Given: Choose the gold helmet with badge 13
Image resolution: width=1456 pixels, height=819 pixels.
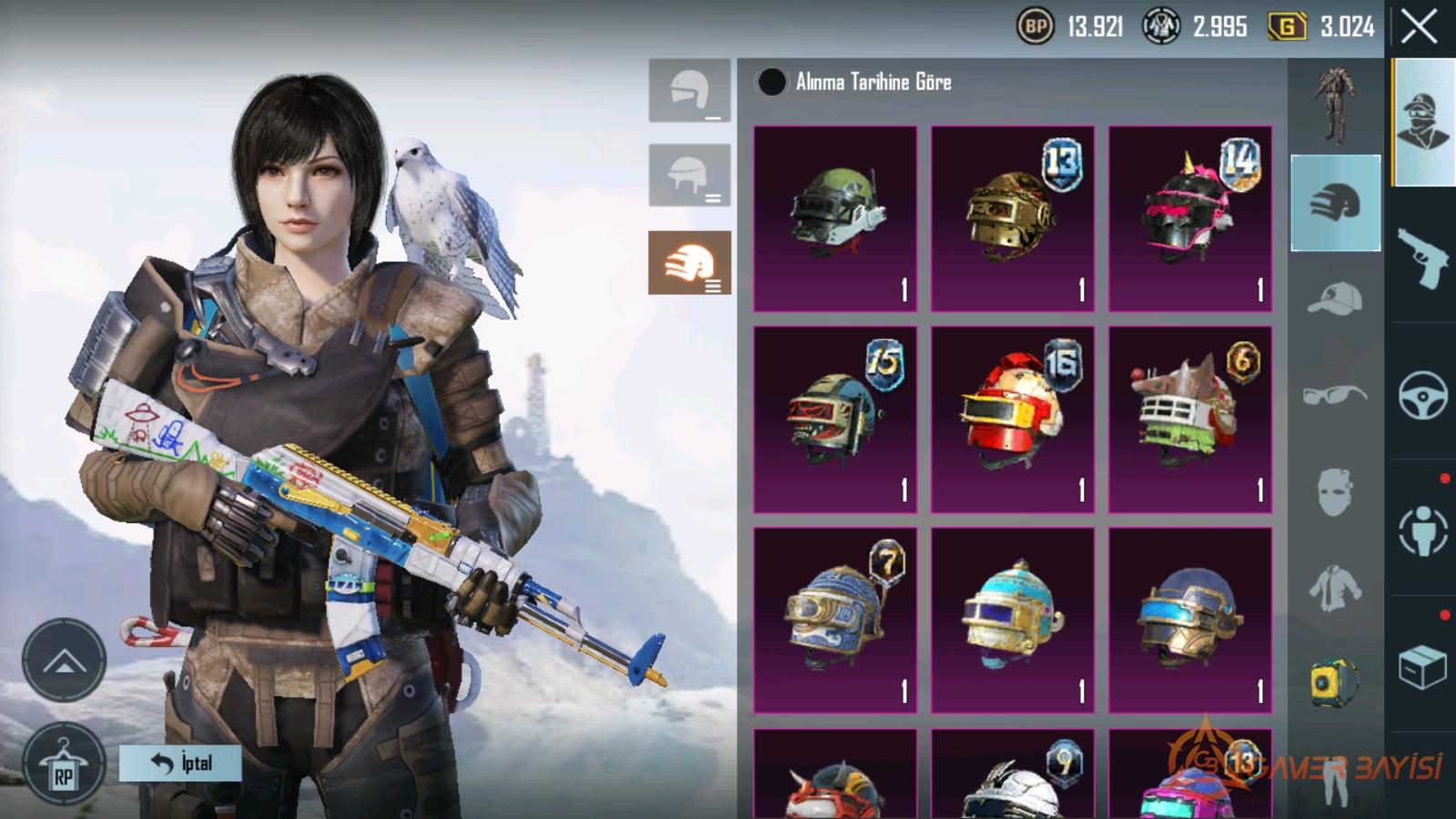Looking at the screenshot, I should coord(1012,218).
